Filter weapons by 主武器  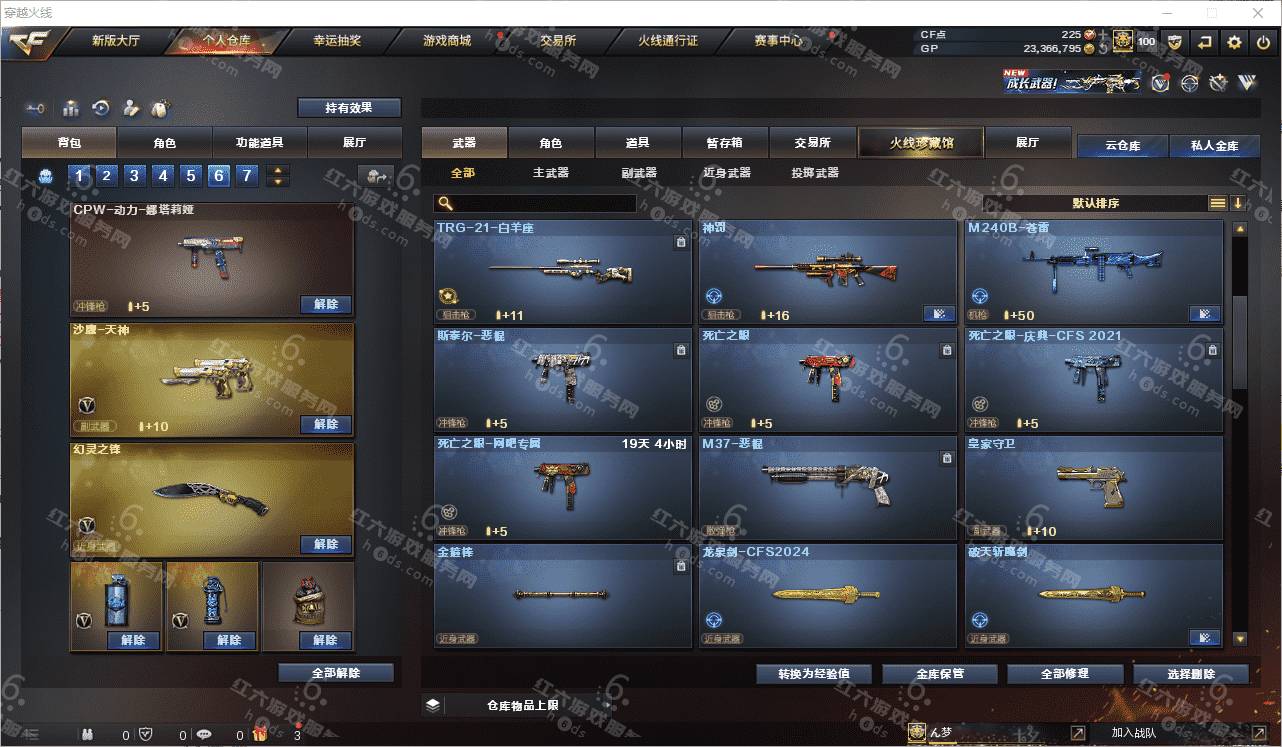[550, 173]
